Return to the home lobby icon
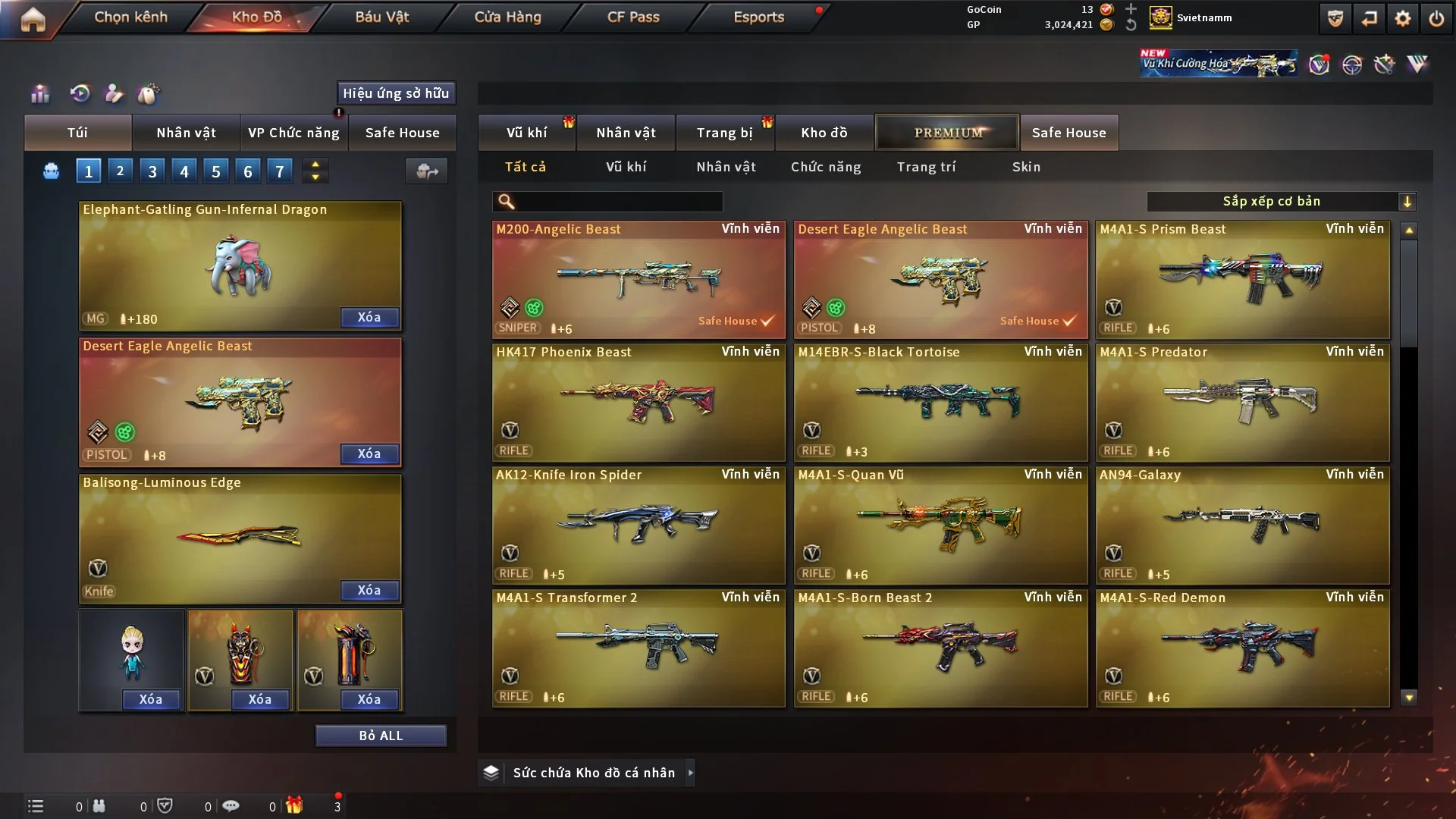Image resolution: width=1456 pixels, height=819 pixels. tap(33, 18)
